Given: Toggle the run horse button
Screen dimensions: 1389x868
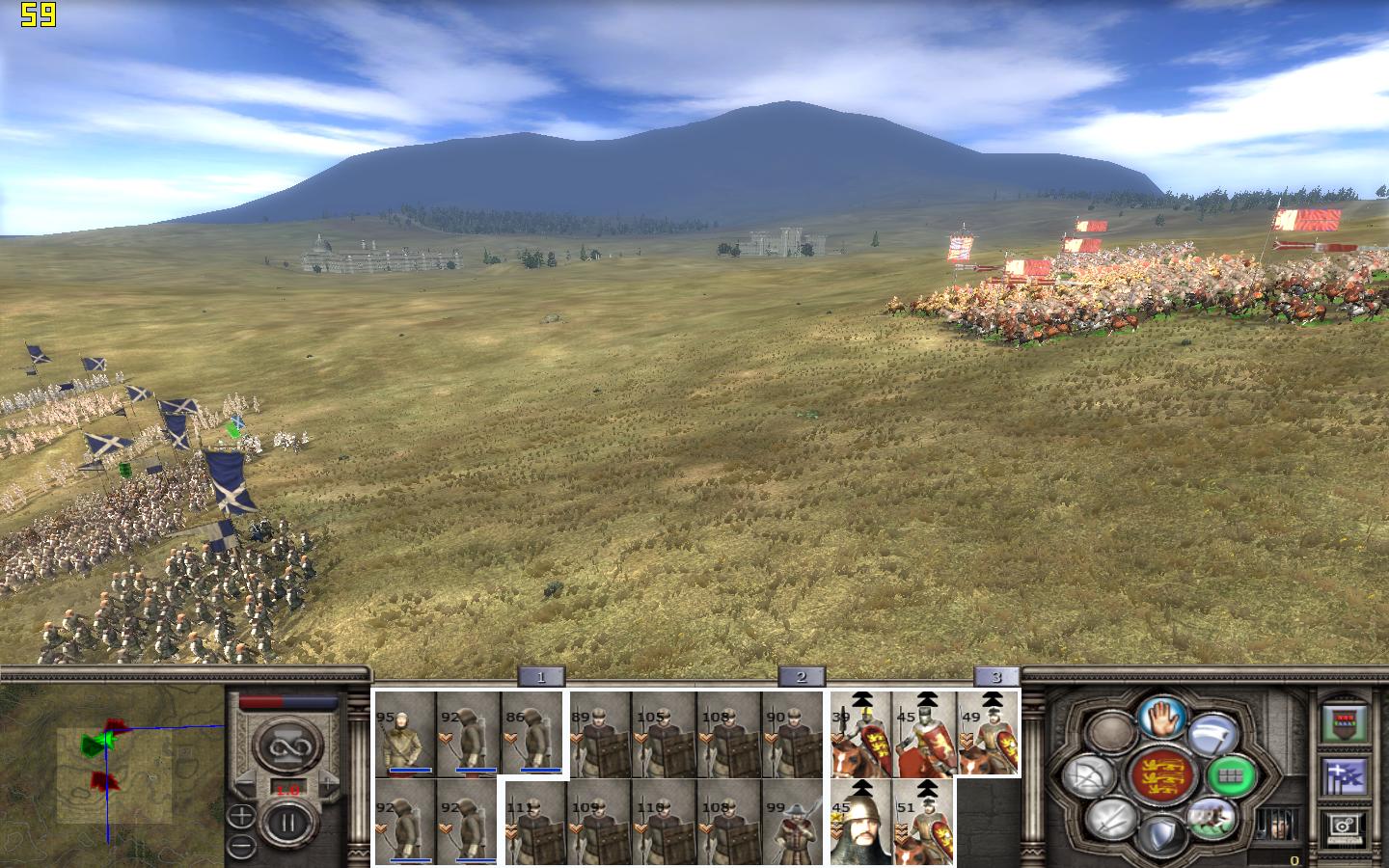Looking at the screenshot, I should tap(1212, 819).
